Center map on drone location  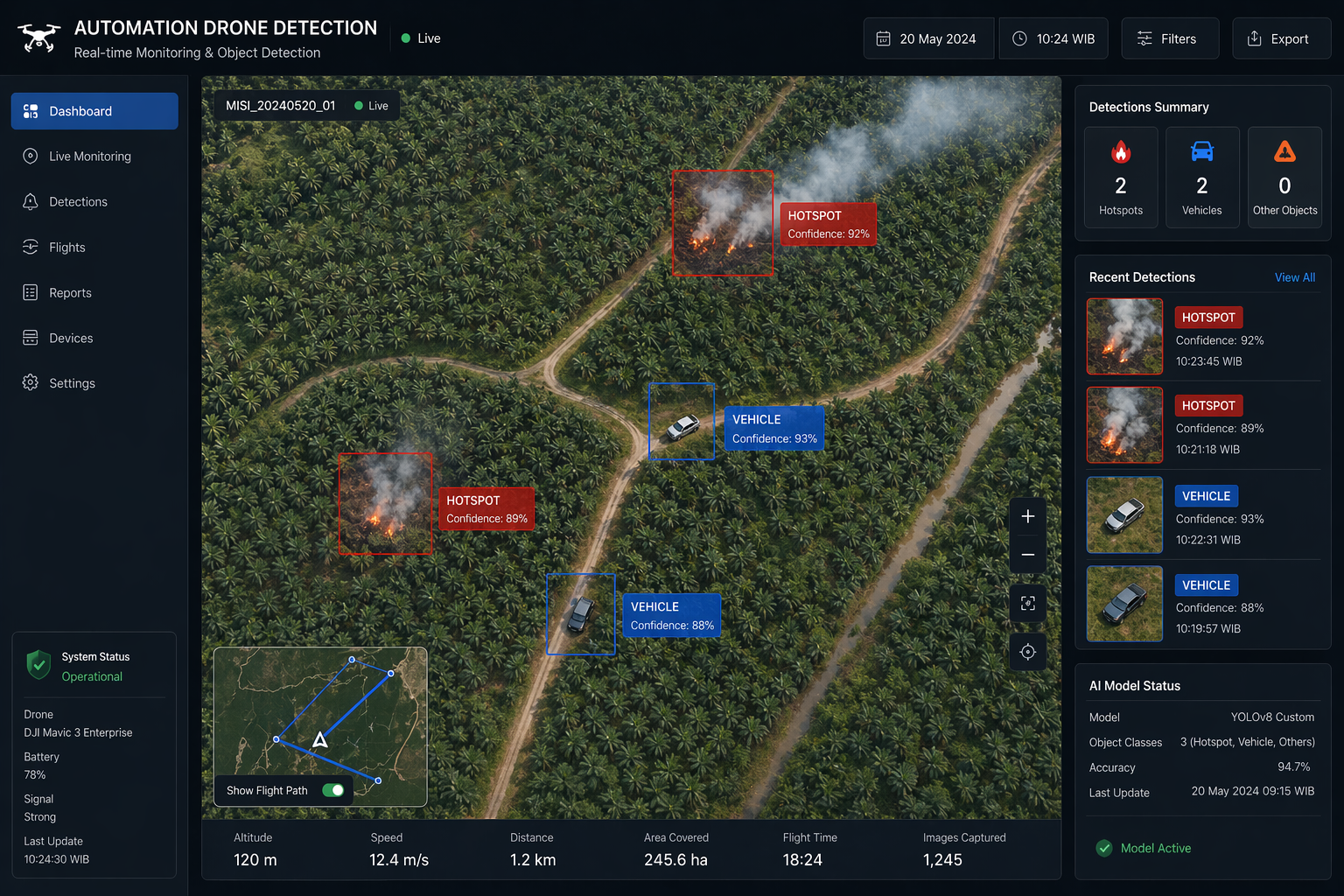[1027, 651]
